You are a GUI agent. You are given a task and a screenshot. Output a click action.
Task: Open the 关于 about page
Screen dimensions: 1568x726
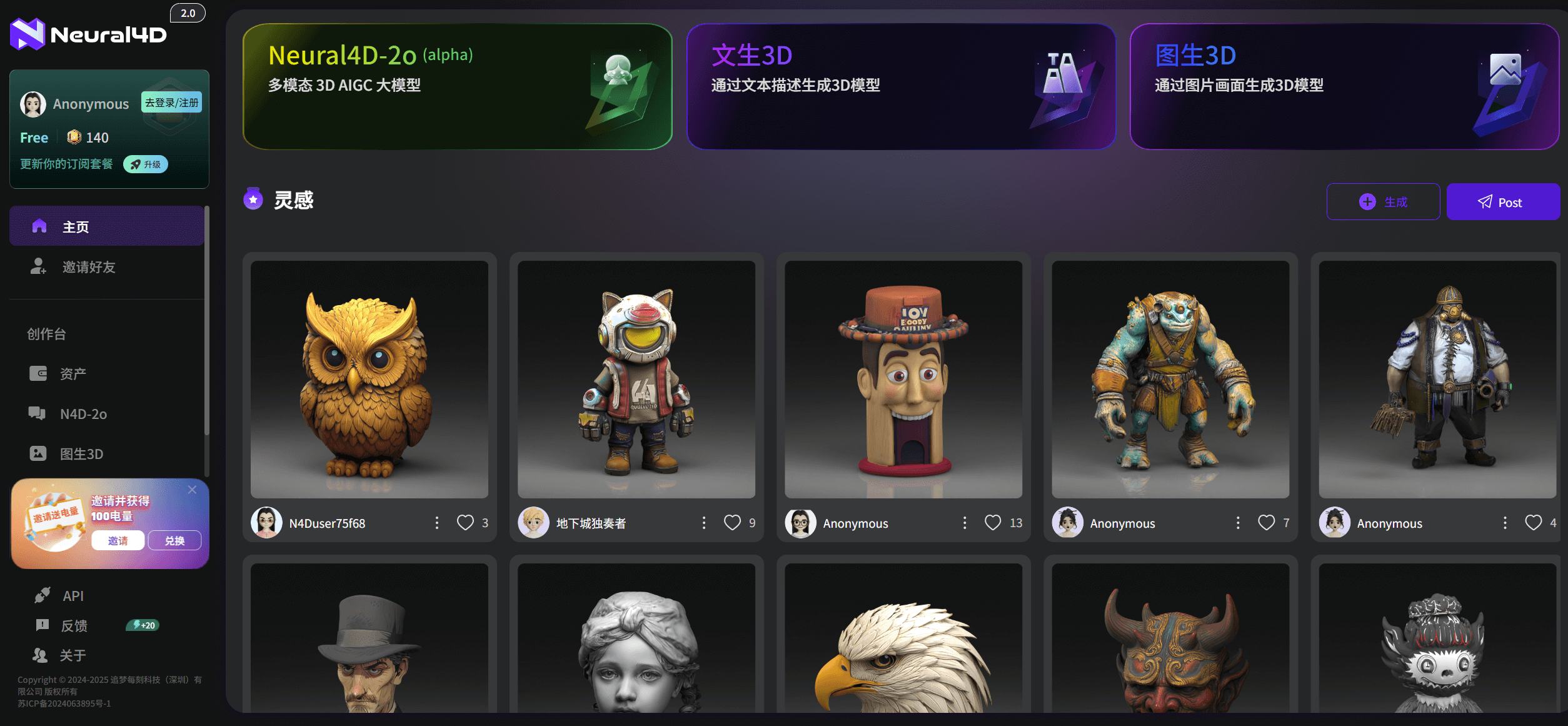(73, 655)
